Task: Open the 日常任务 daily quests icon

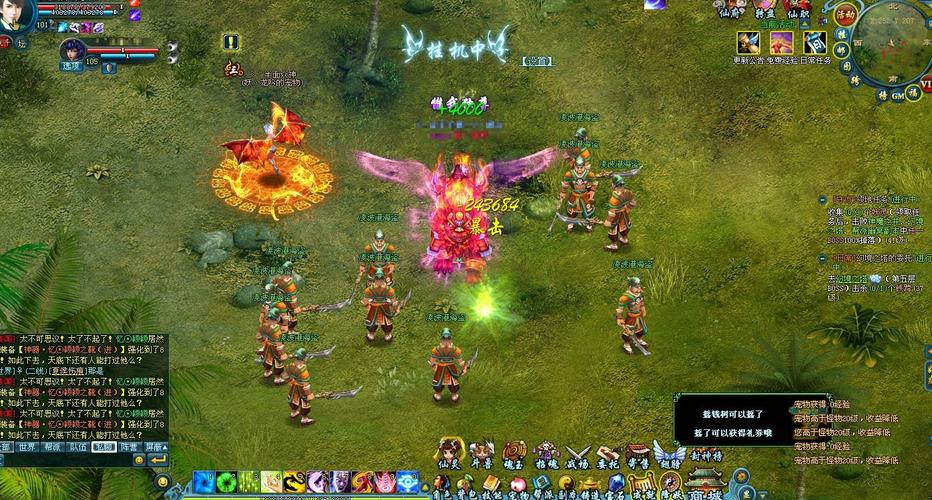Action: [x=816, y=43]
